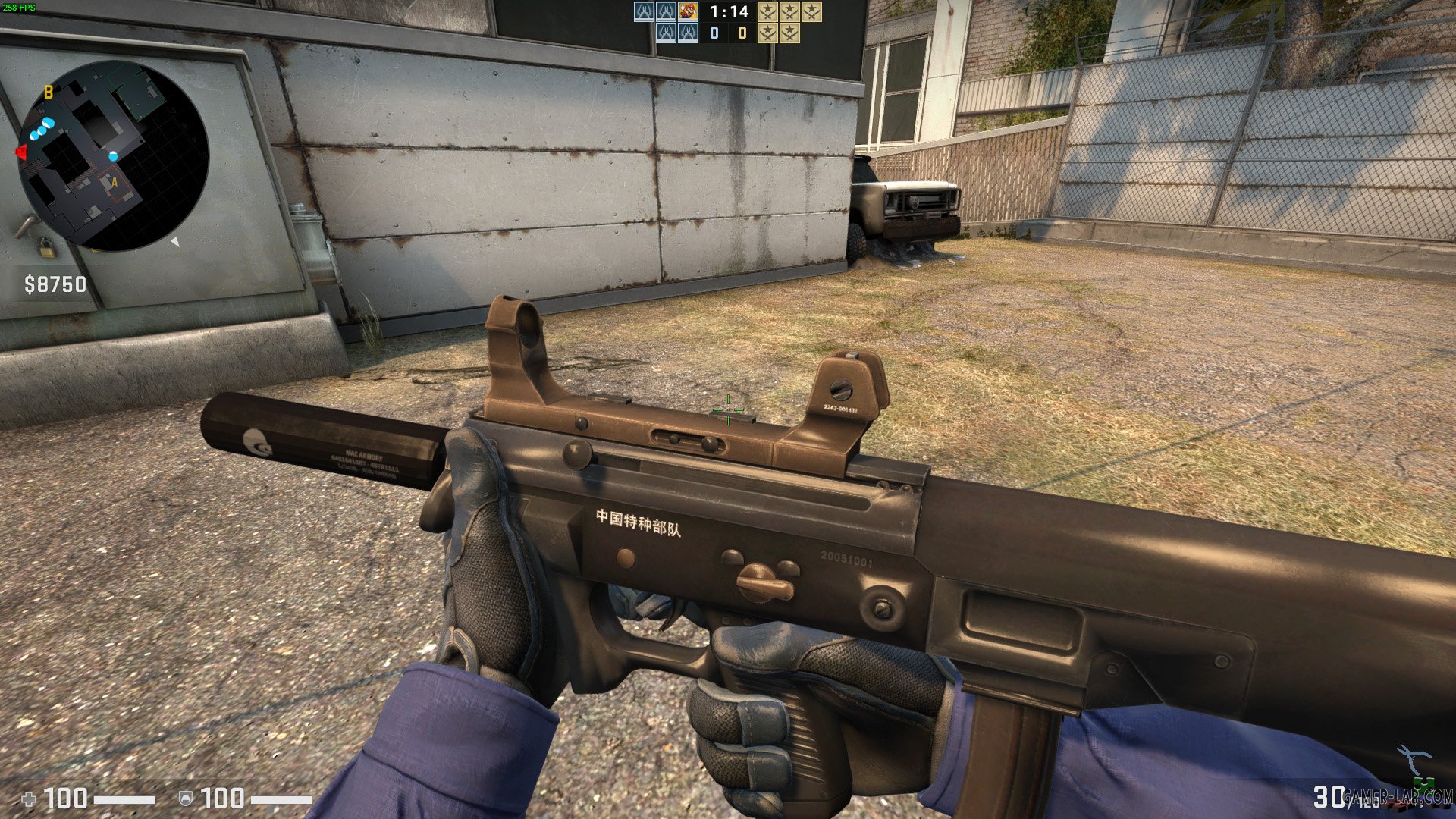Viewport: 1456px width, 819px height.
Task: Expand the round timer showing 1:14
Action: [x=728, y=12]
